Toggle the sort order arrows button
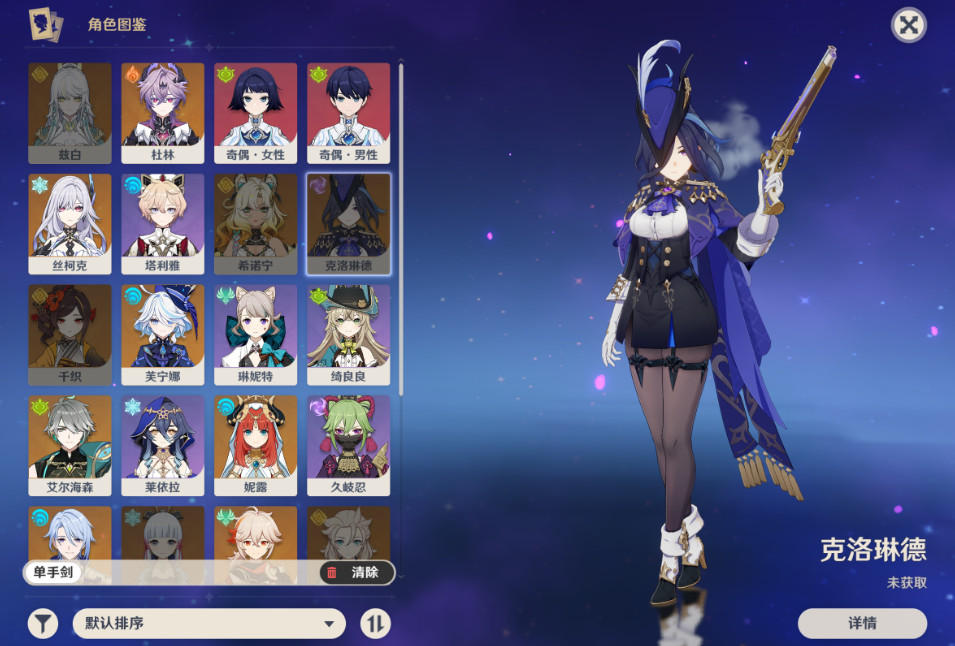The width and height of the screenshot is (955, 646). tap(375, 624)
